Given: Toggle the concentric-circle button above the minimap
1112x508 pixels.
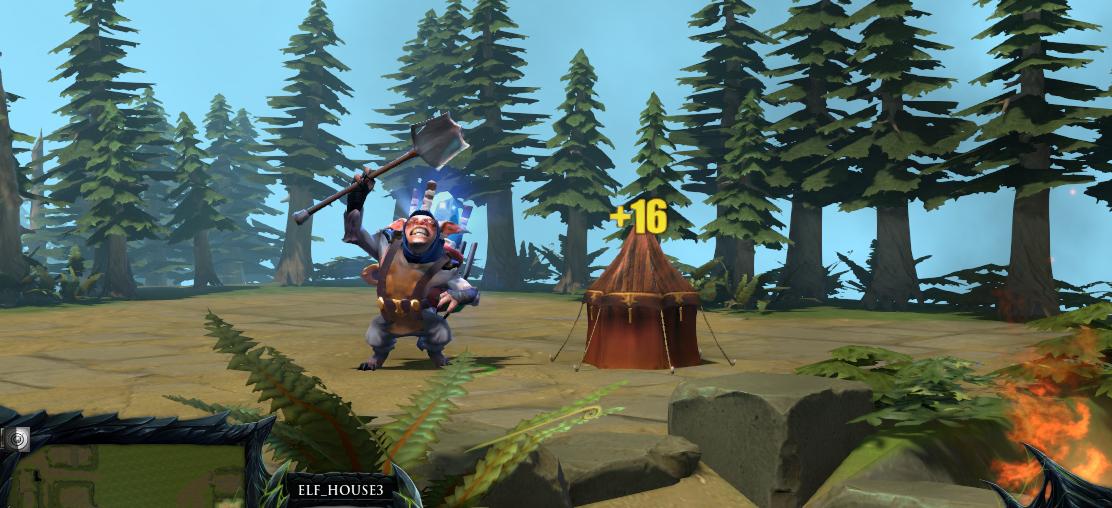Looking at the screenshot, I should pyautogui.click(x=18, y=437).
